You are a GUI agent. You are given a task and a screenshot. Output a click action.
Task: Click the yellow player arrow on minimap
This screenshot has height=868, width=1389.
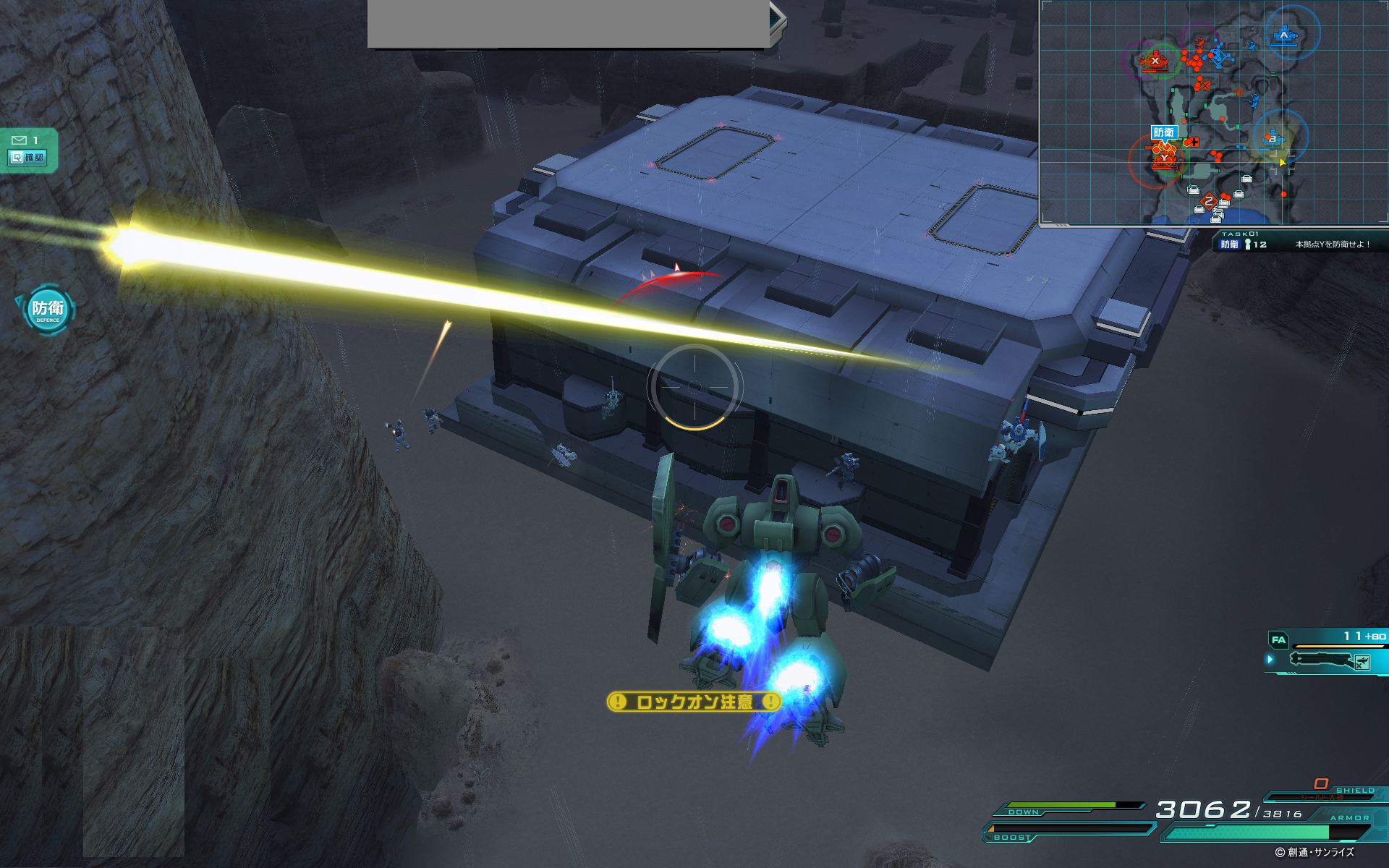pyautogui.click(x=1283, y=162)
